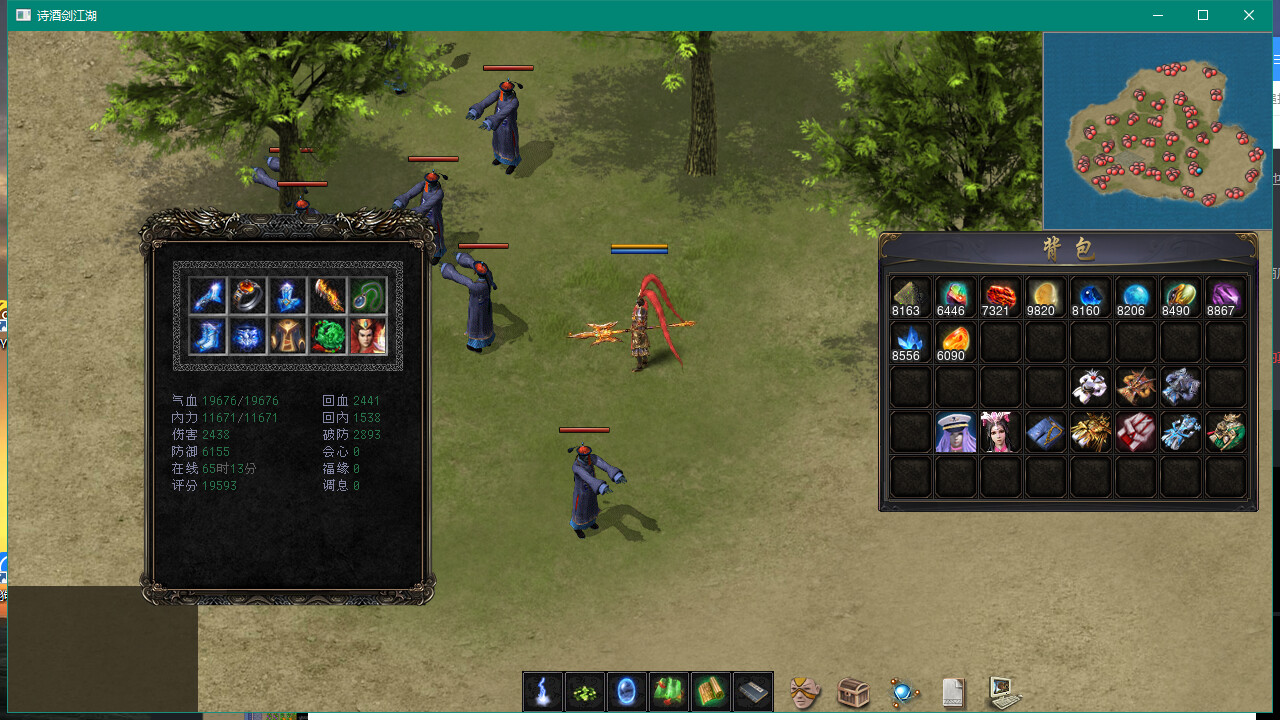Select the purple gem stacked at 8867
Viewport: 1280px width, 720px height.
(1225, 297)
